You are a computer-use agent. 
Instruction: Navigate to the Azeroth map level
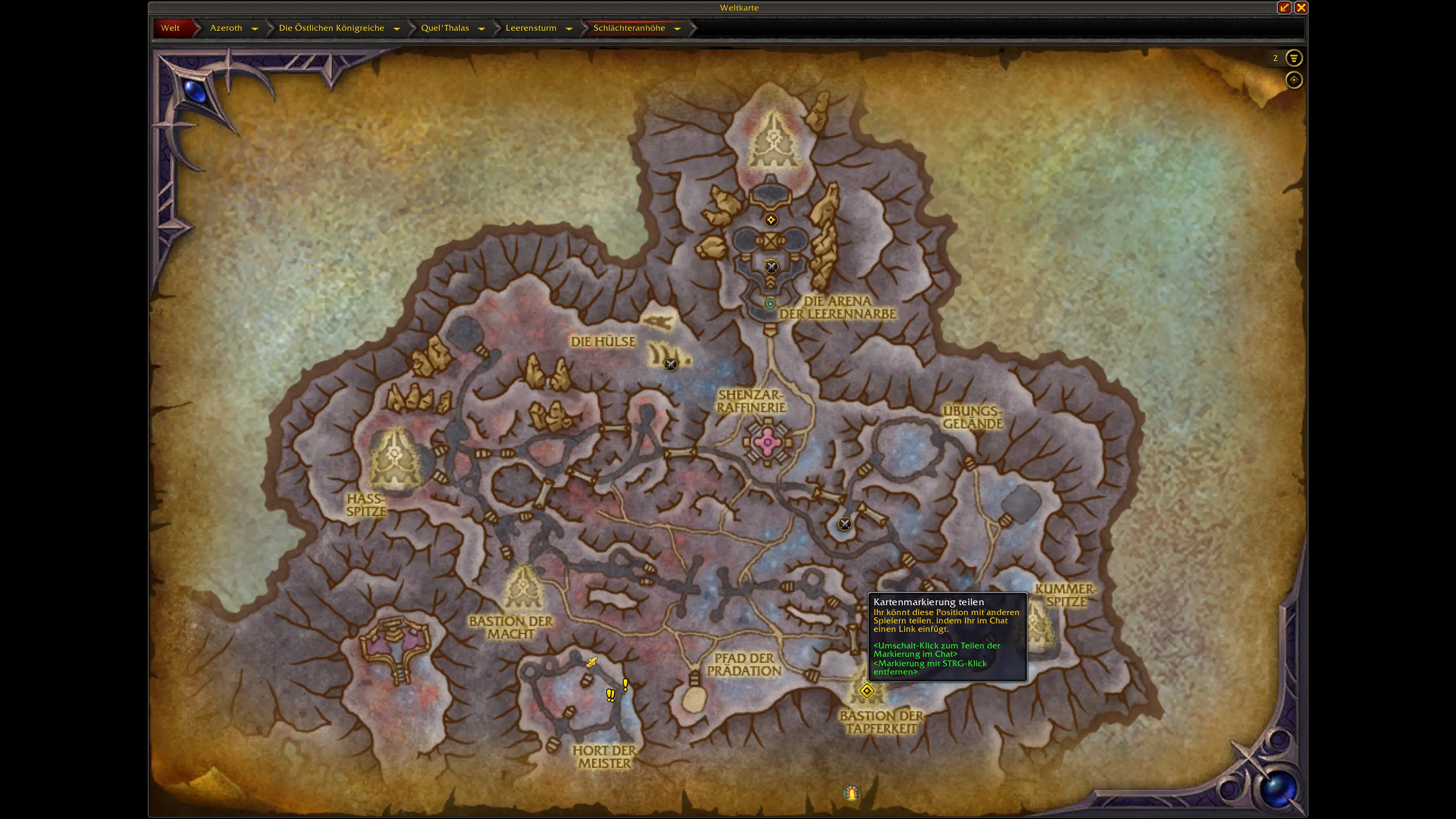[226, 28]
